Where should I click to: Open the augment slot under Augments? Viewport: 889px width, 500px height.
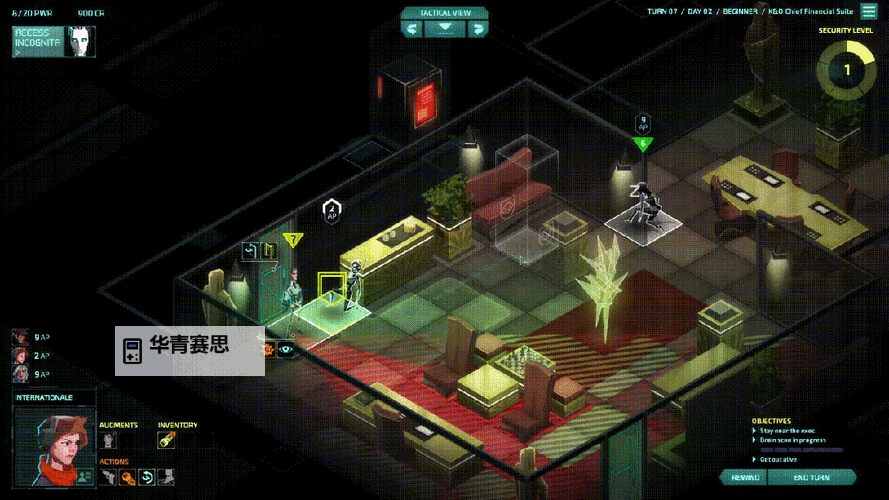click(x=109, y=440)
